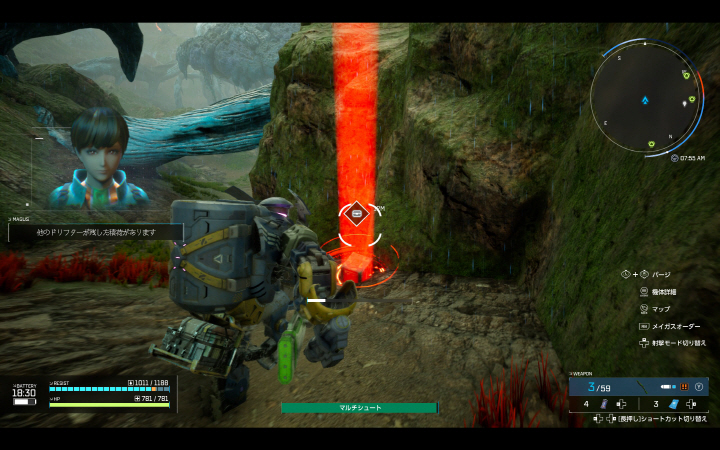Select the メイガスオーダー entry

click(676, 326)
